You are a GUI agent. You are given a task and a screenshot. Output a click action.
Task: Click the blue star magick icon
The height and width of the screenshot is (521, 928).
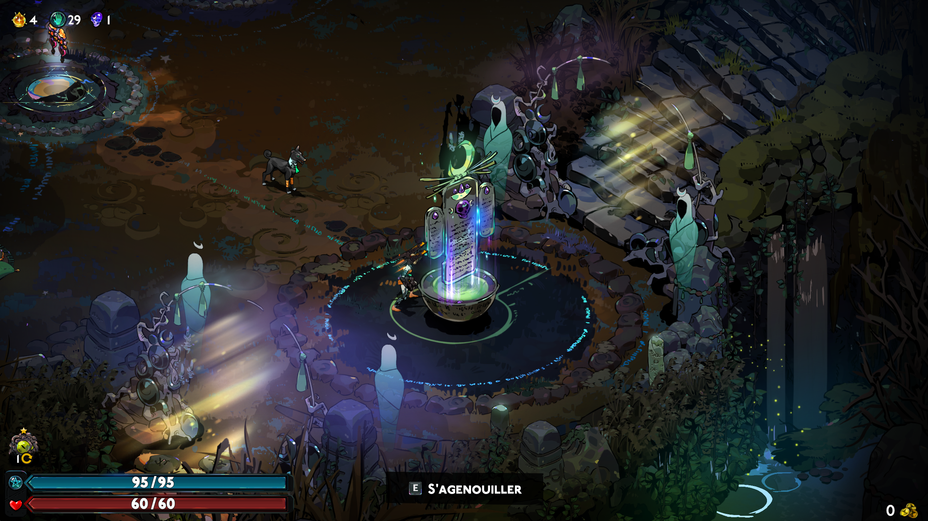pyautogui.click(x=17, y=482)
